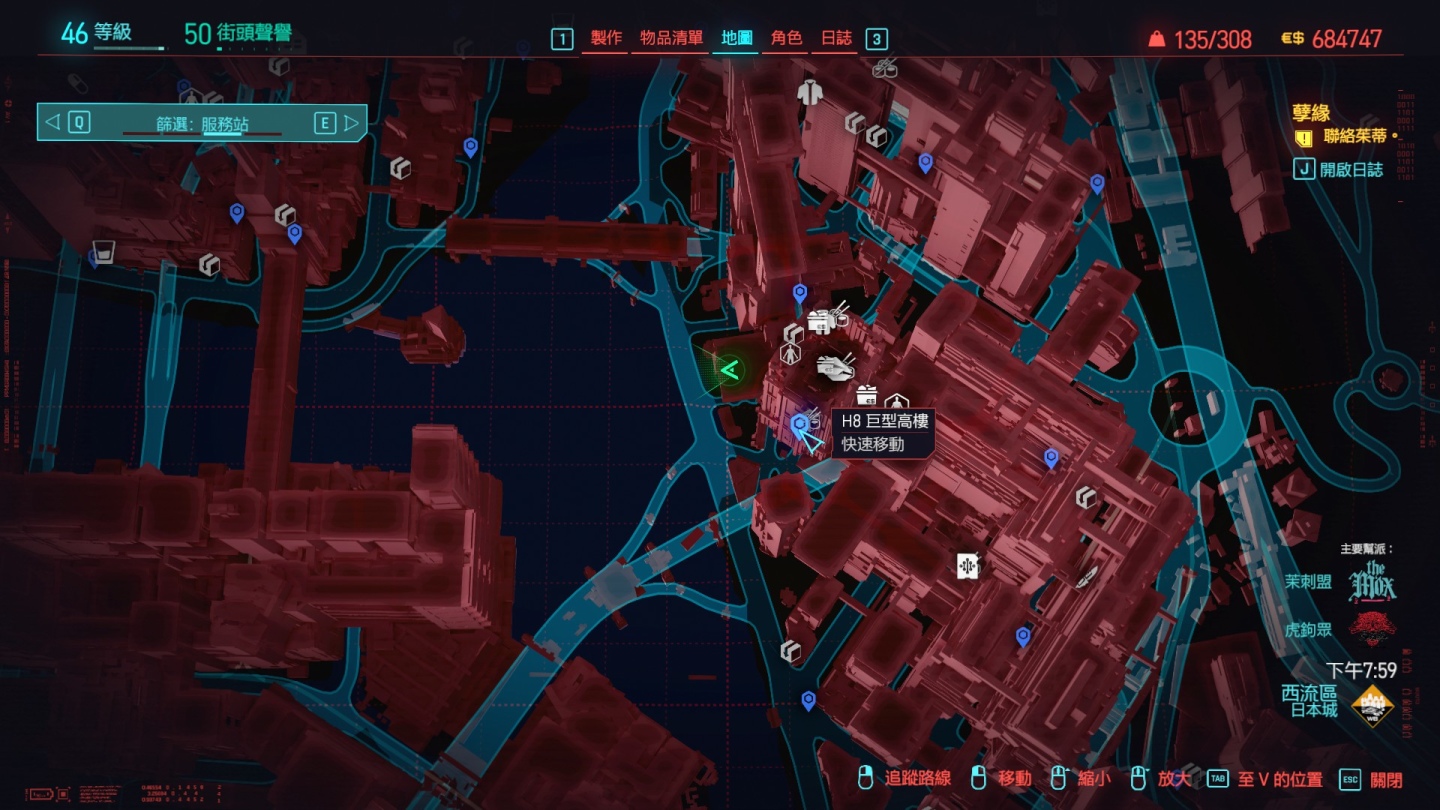Select the H8 巨型高樓 fast travel marker
The width and height of the screenshot is (1440, 810).
tap(800, 426)
